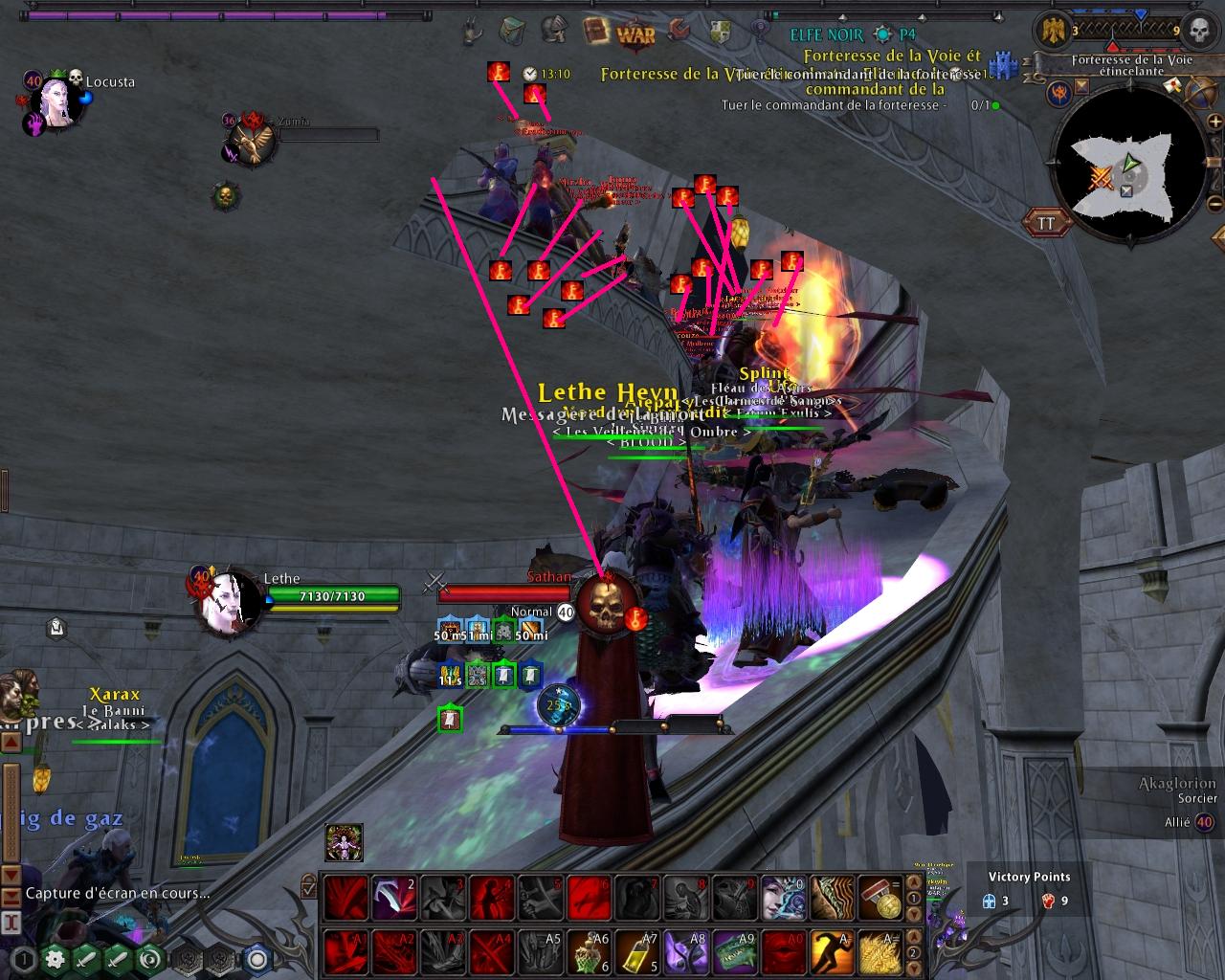Activate the curved blade slash ability
The height and width of the screenshot is (980, 1225).
(393, 898)
